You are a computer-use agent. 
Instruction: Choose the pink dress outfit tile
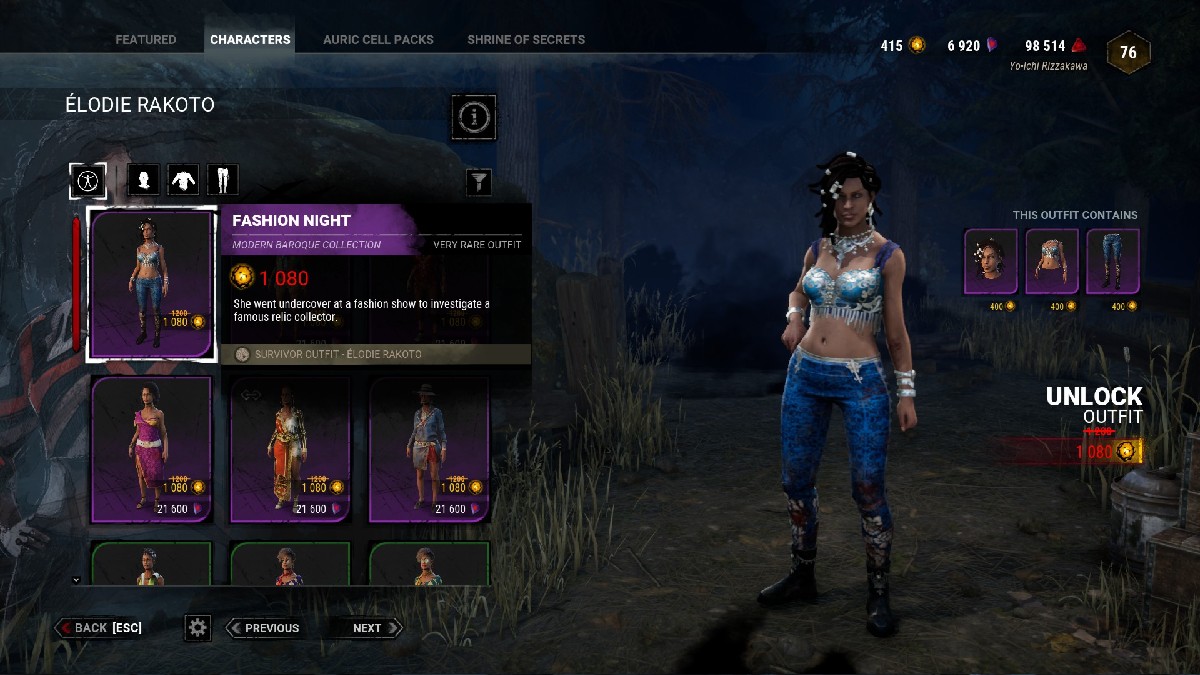pos(152,450)
